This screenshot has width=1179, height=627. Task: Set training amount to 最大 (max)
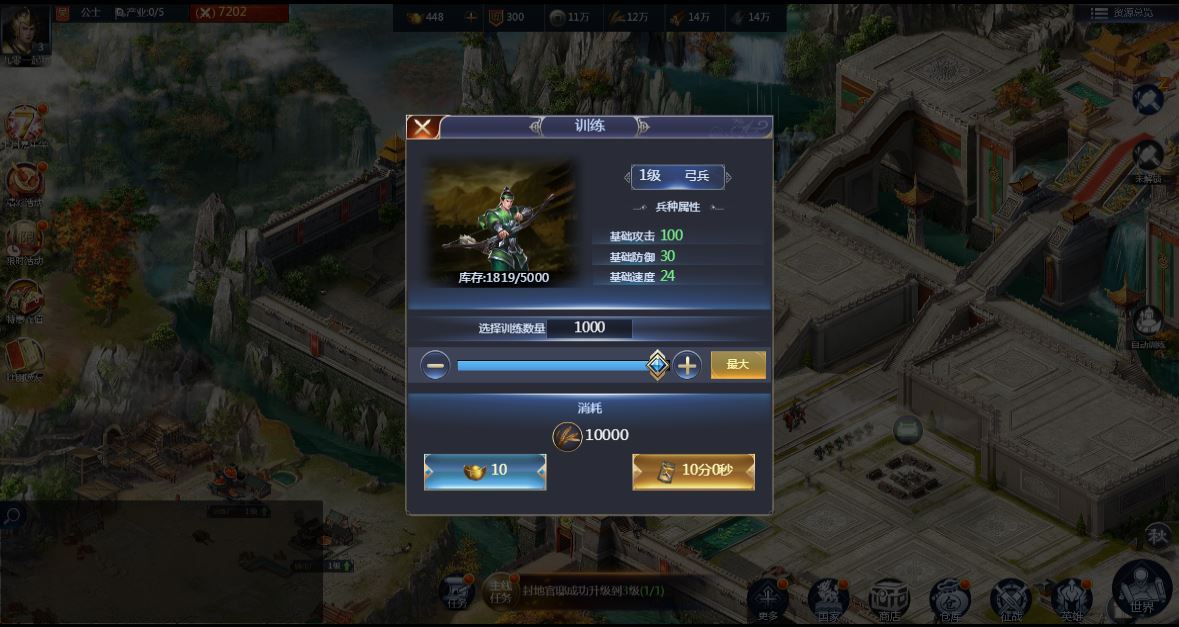coord(738,365)
